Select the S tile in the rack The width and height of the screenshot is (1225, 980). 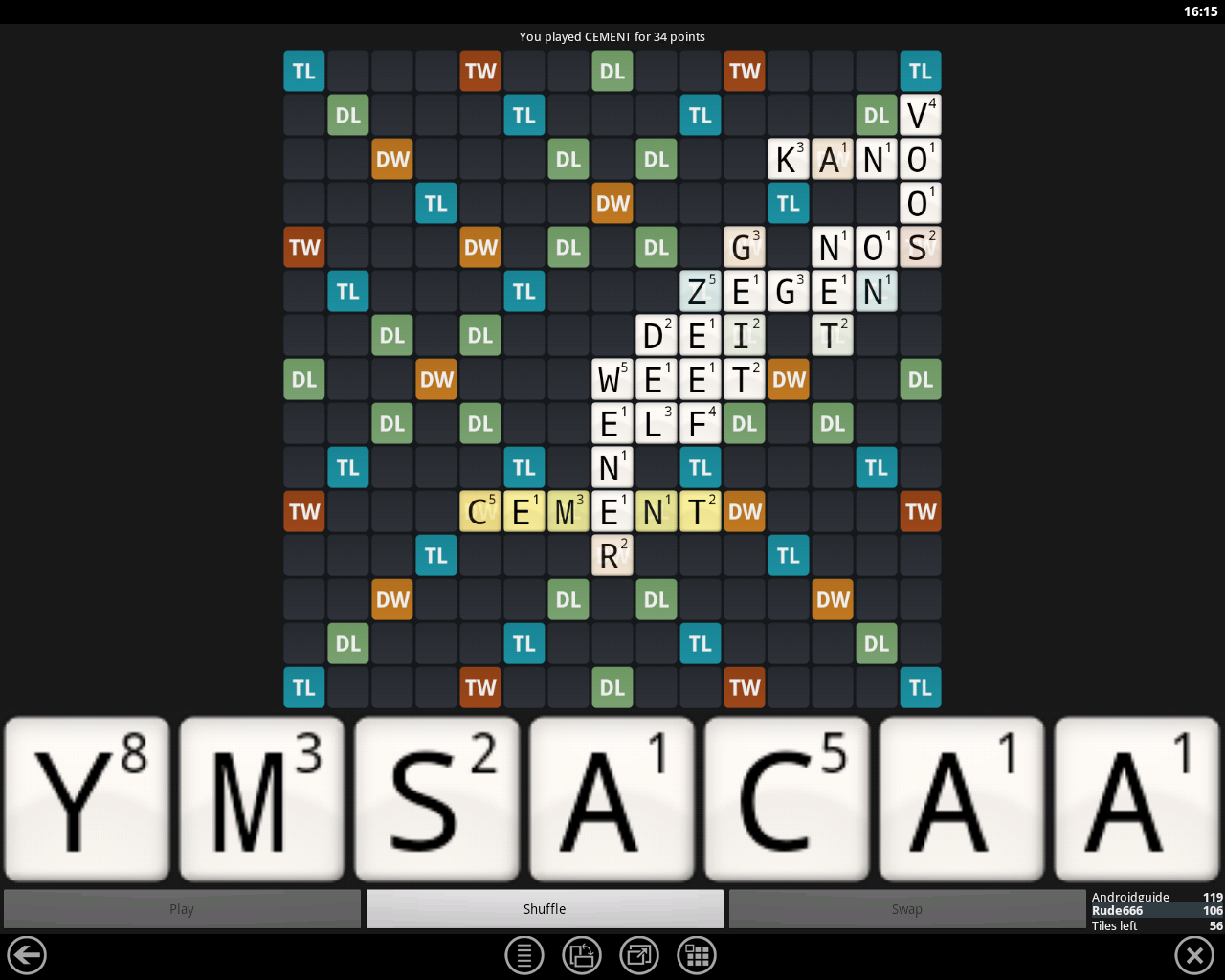tap(436, 797)
